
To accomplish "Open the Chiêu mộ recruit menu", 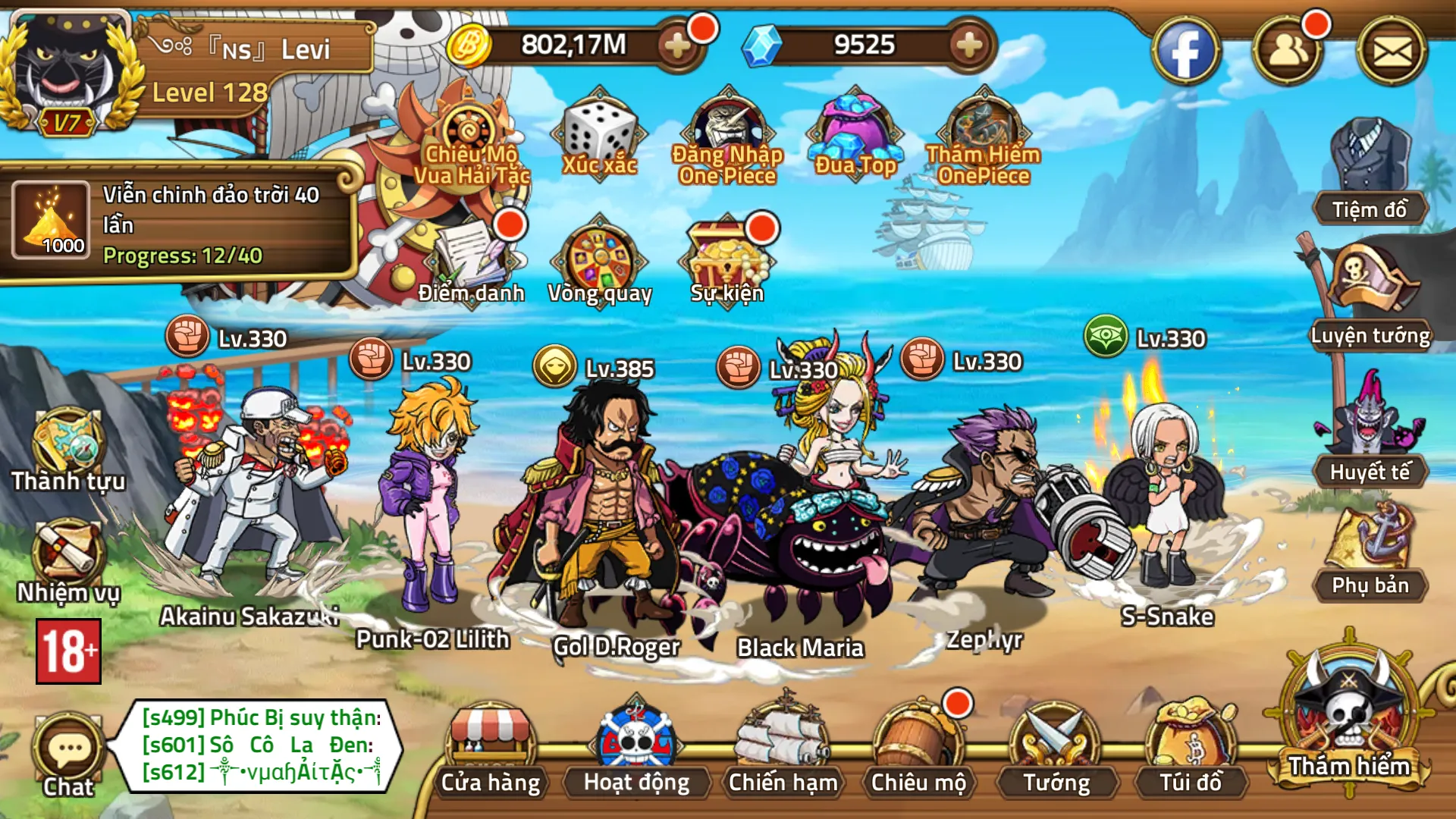I will (918, 751).
